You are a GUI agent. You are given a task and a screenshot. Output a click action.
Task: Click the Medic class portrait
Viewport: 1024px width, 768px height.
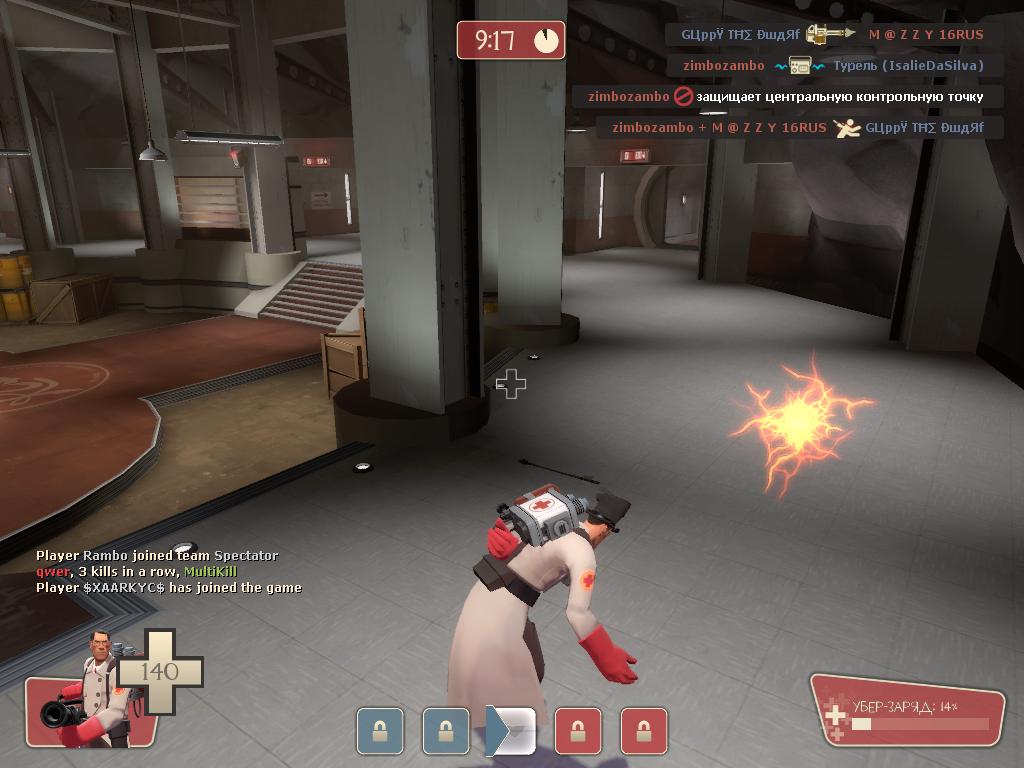point(92,692)
